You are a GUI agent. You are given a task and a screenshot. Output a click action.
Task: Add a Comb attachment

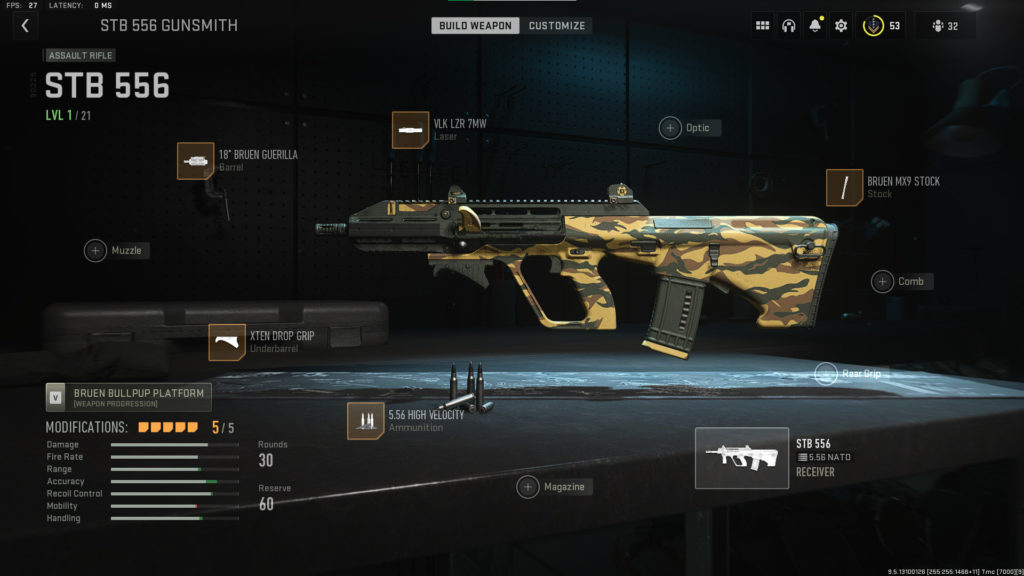pyautogui.click(x=882, y=281)
